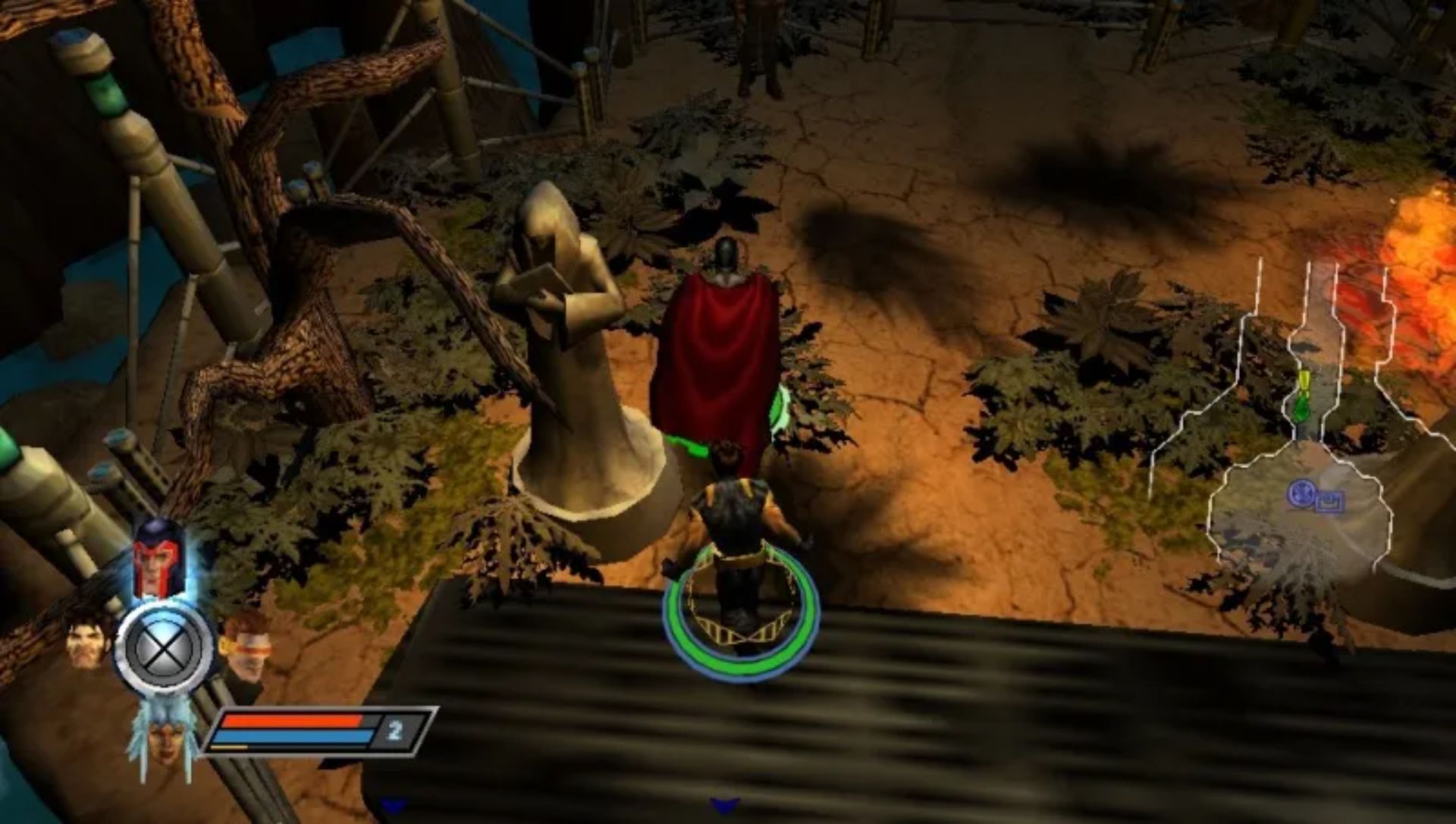Select Magneto's portrait in the team wheel
Image resolution: width=1456 pixels, height=824 pixels.
pyautogui.click(x=155, y=557)
